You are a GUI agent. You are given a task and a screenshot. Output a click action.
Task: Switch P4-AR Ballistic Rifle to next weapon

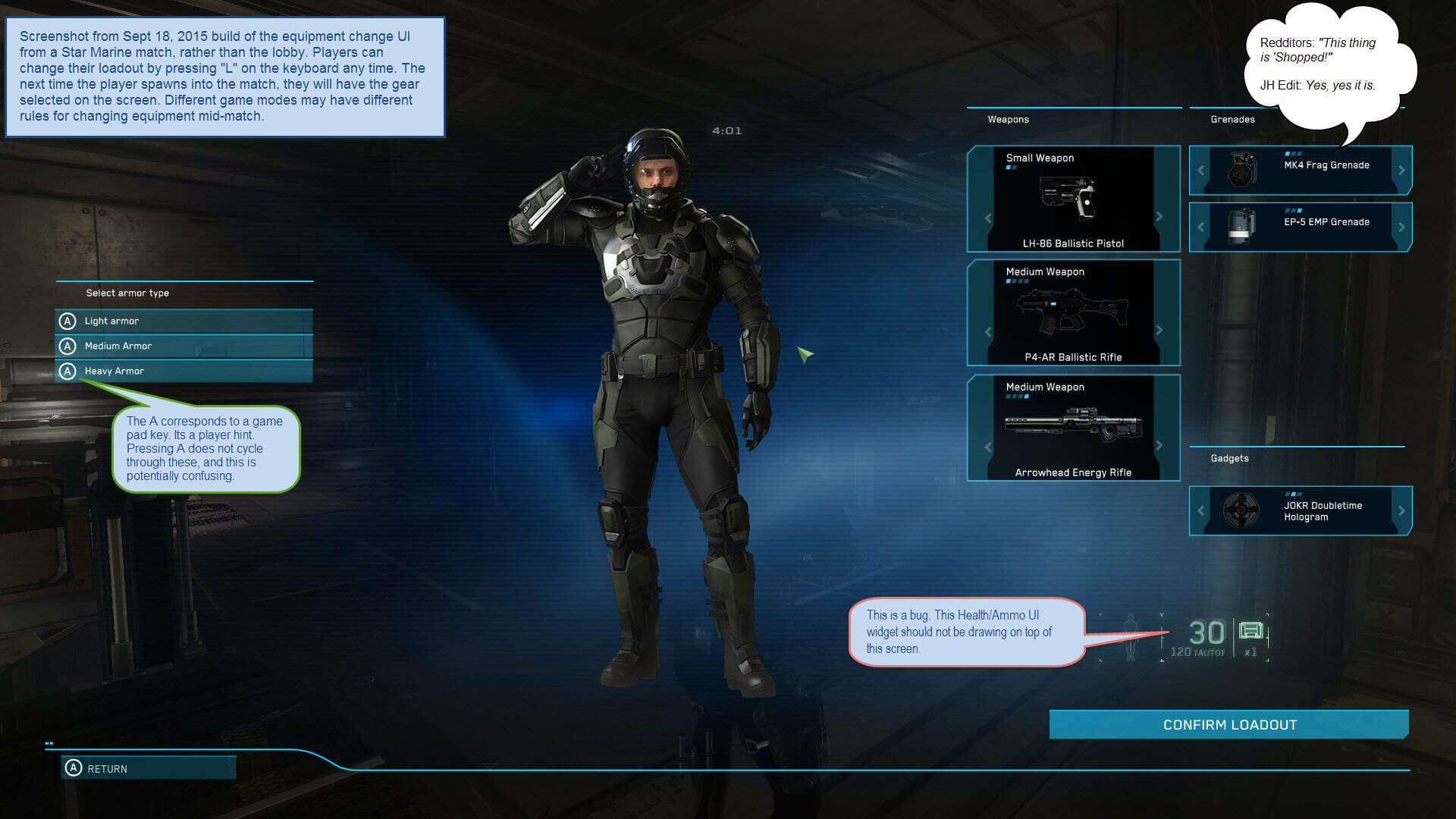point(1159,331)
